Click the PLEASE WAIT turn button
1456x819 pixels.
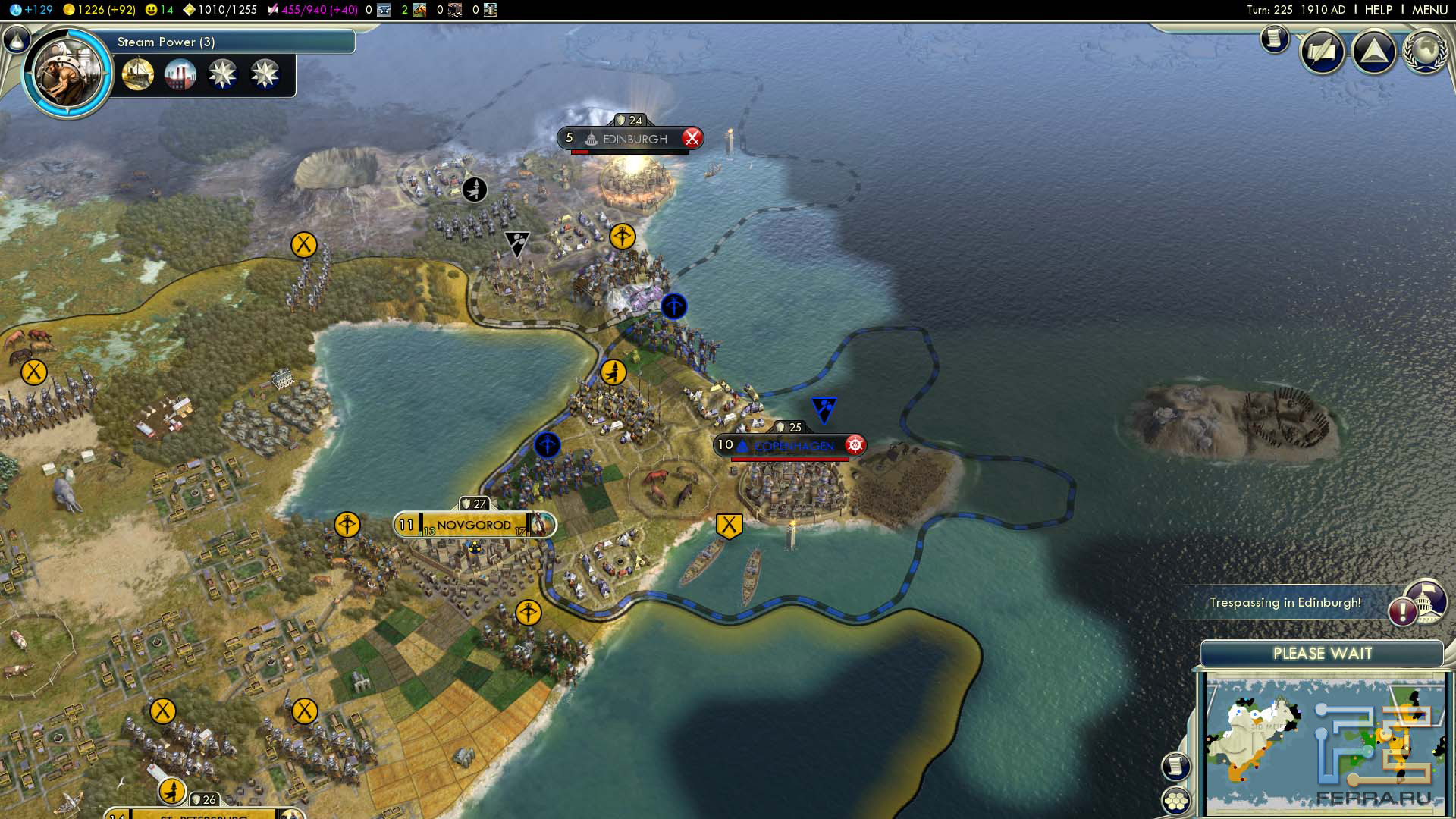(x=1322, y=654)
